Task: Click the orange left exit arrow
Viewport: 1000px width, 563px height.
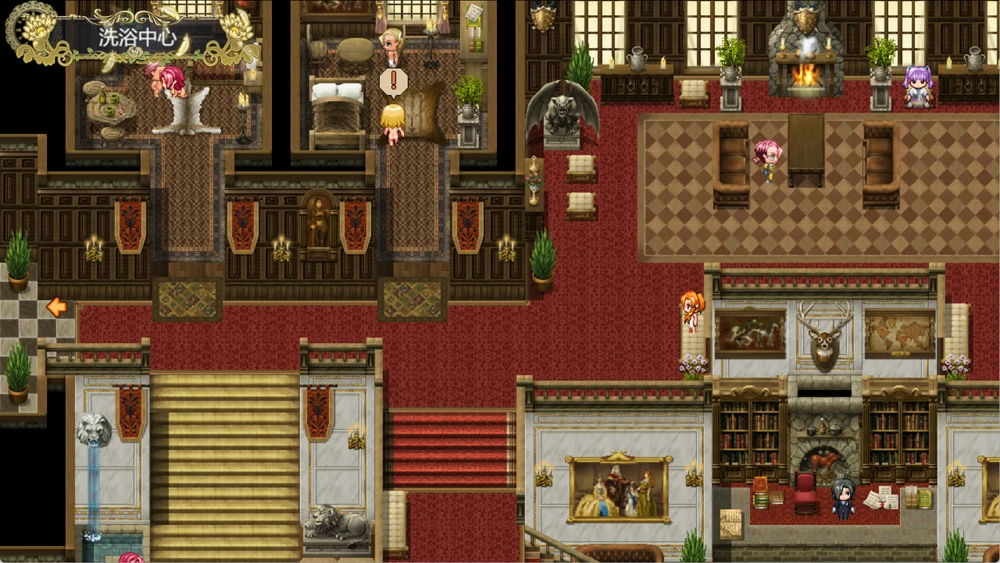Action: coord(56,307)
